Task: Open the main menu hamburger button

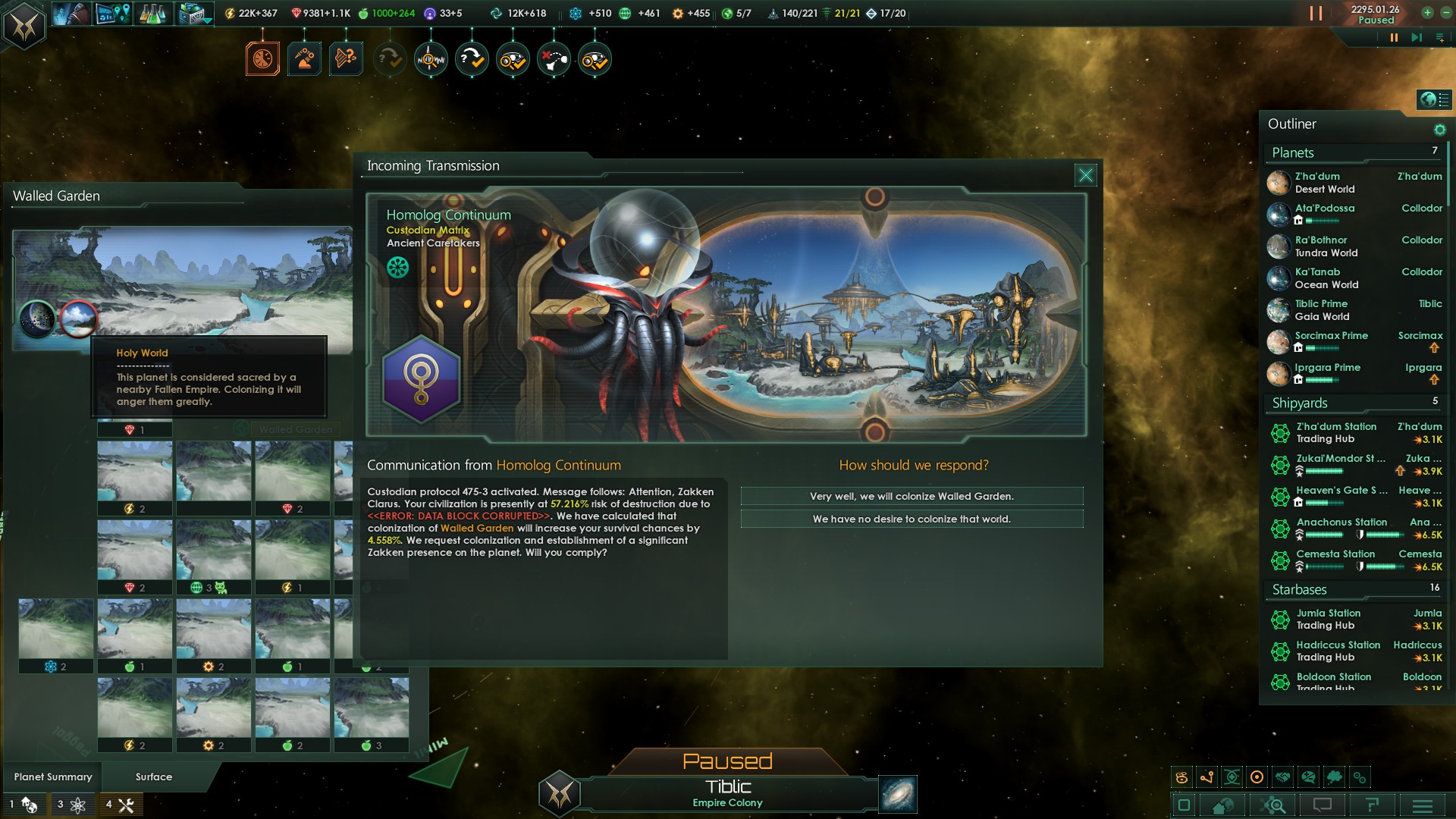Action: pyautogui.click(x=1422, y=805)
